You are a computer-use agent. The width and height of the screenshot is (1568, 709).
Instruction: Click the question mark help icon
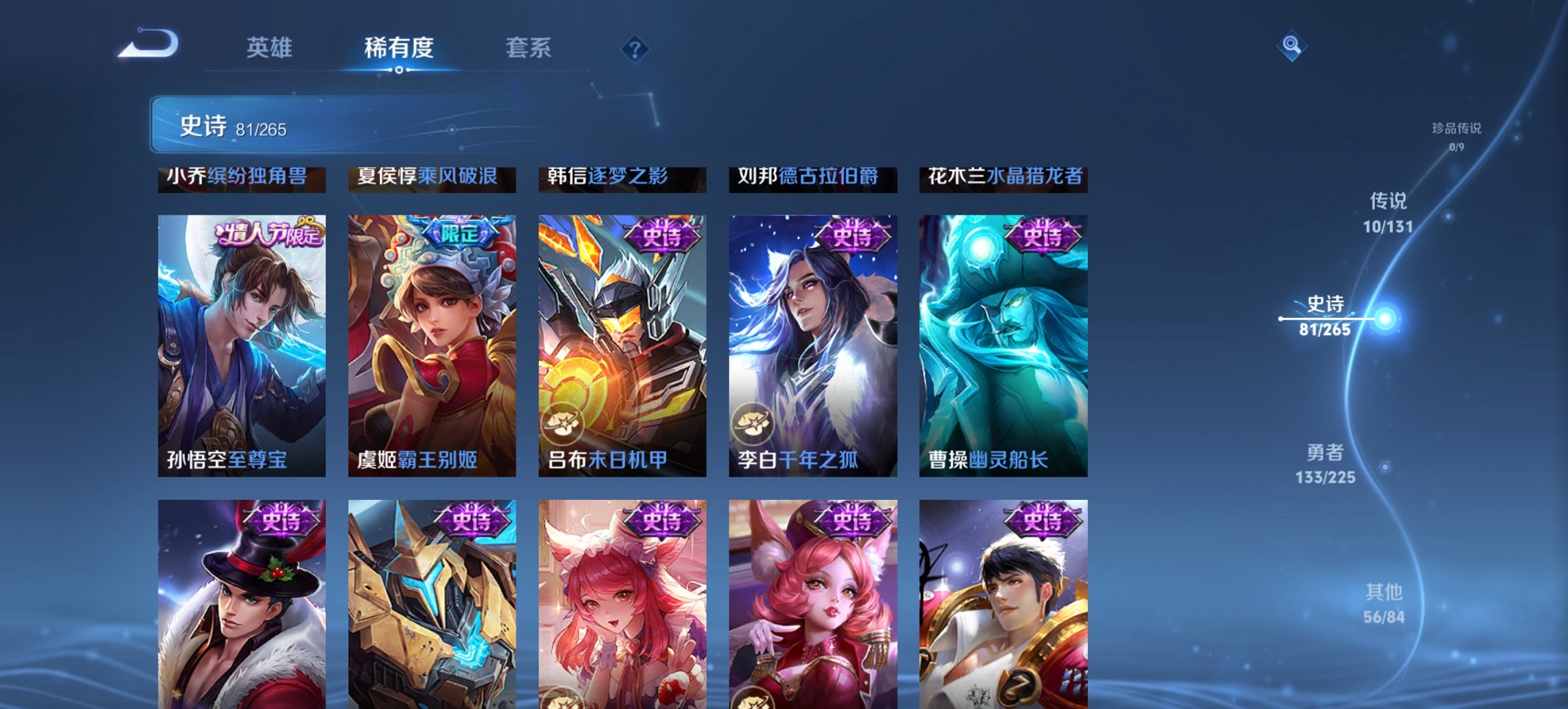click(635, 48)
